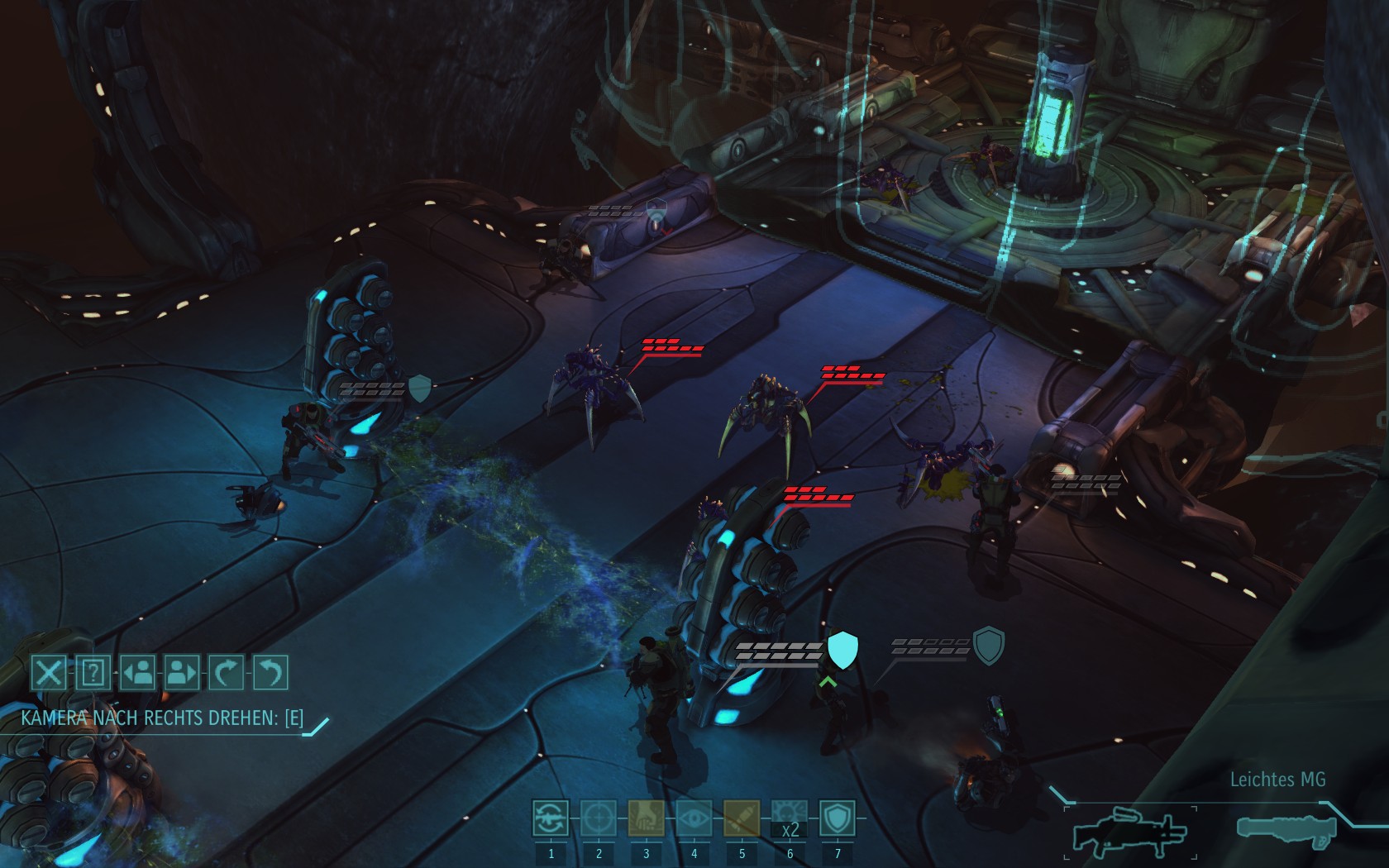
Task: Select the crosshair fire ability
Action: click(x=598, y=818)
